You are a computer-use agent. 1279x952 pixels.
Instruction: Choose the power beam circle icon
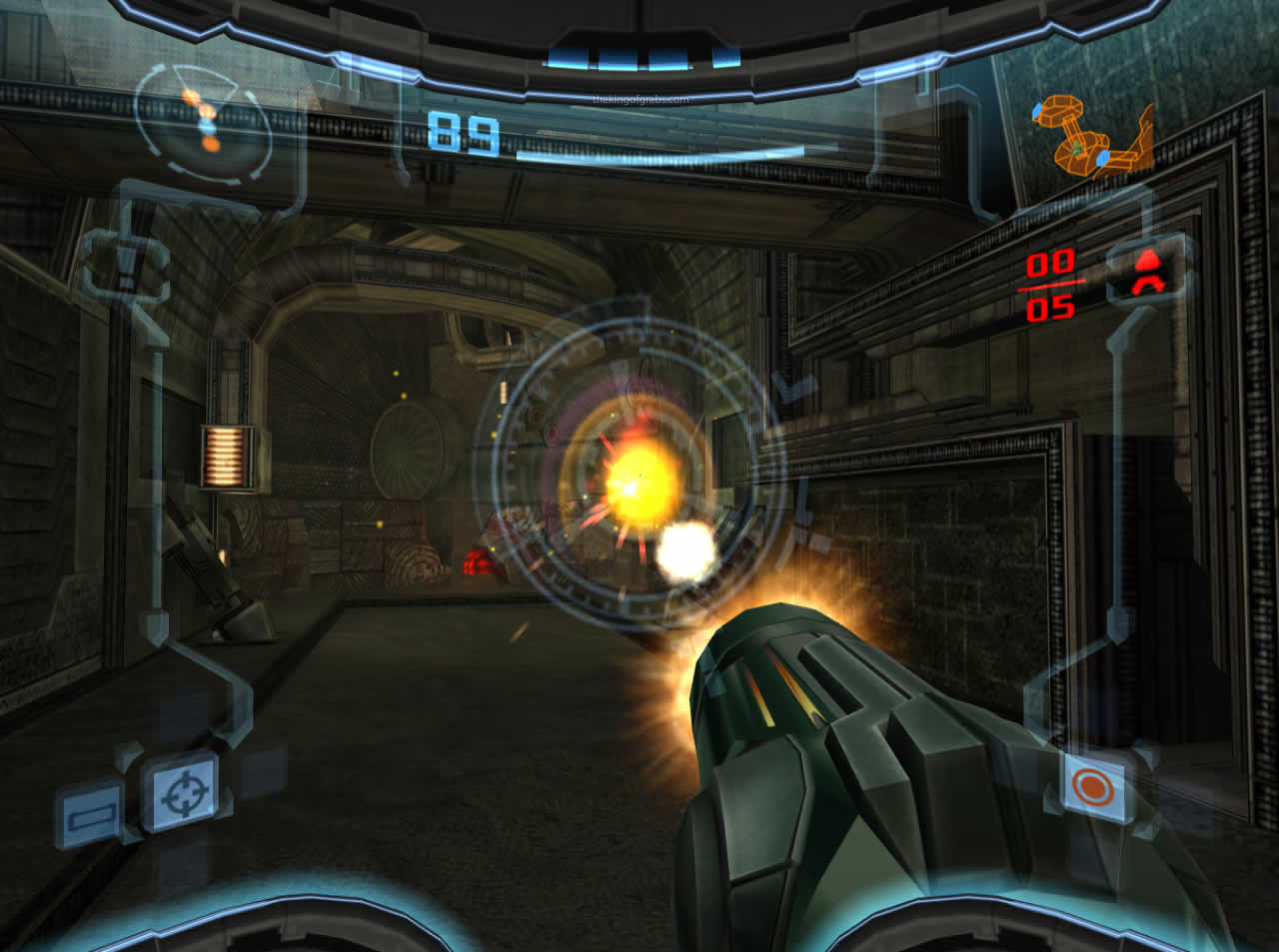[1091, 787]
